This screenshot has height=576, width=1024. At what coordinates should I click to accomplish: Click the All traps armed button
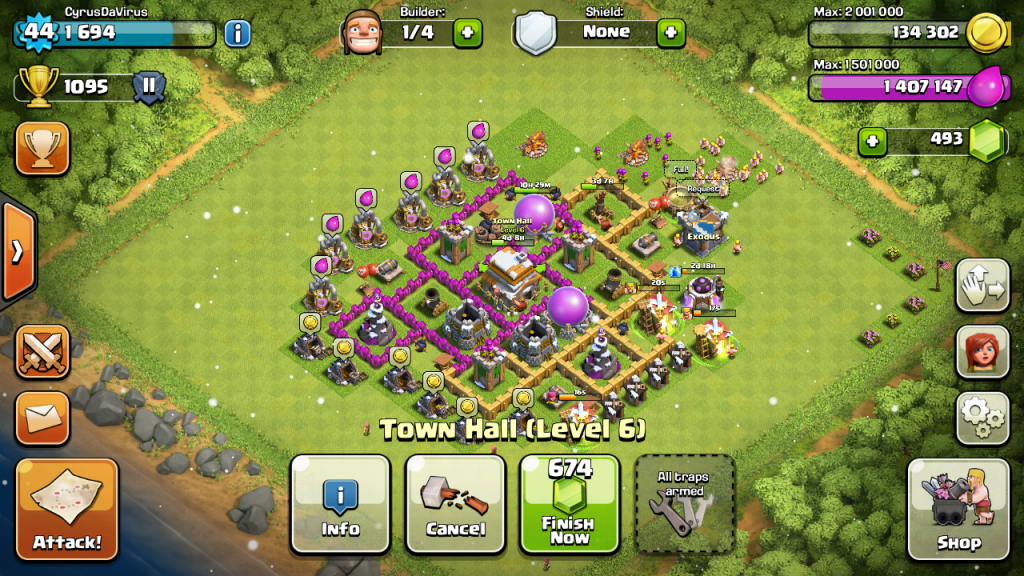684,504
